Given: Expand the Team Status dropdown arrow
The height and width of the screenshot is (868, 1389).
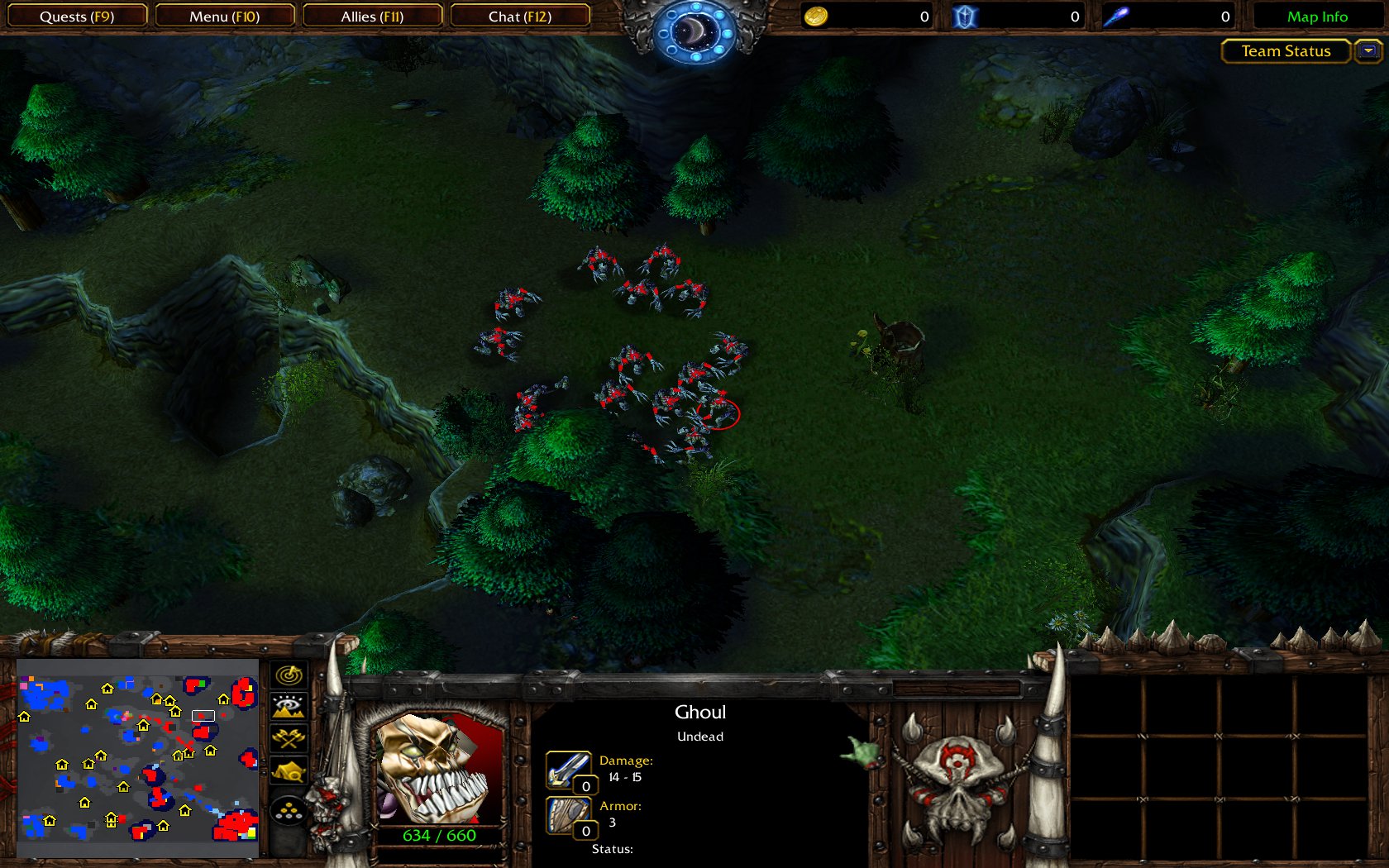Looking at the screenshot, I should (x=1368, y=51).
